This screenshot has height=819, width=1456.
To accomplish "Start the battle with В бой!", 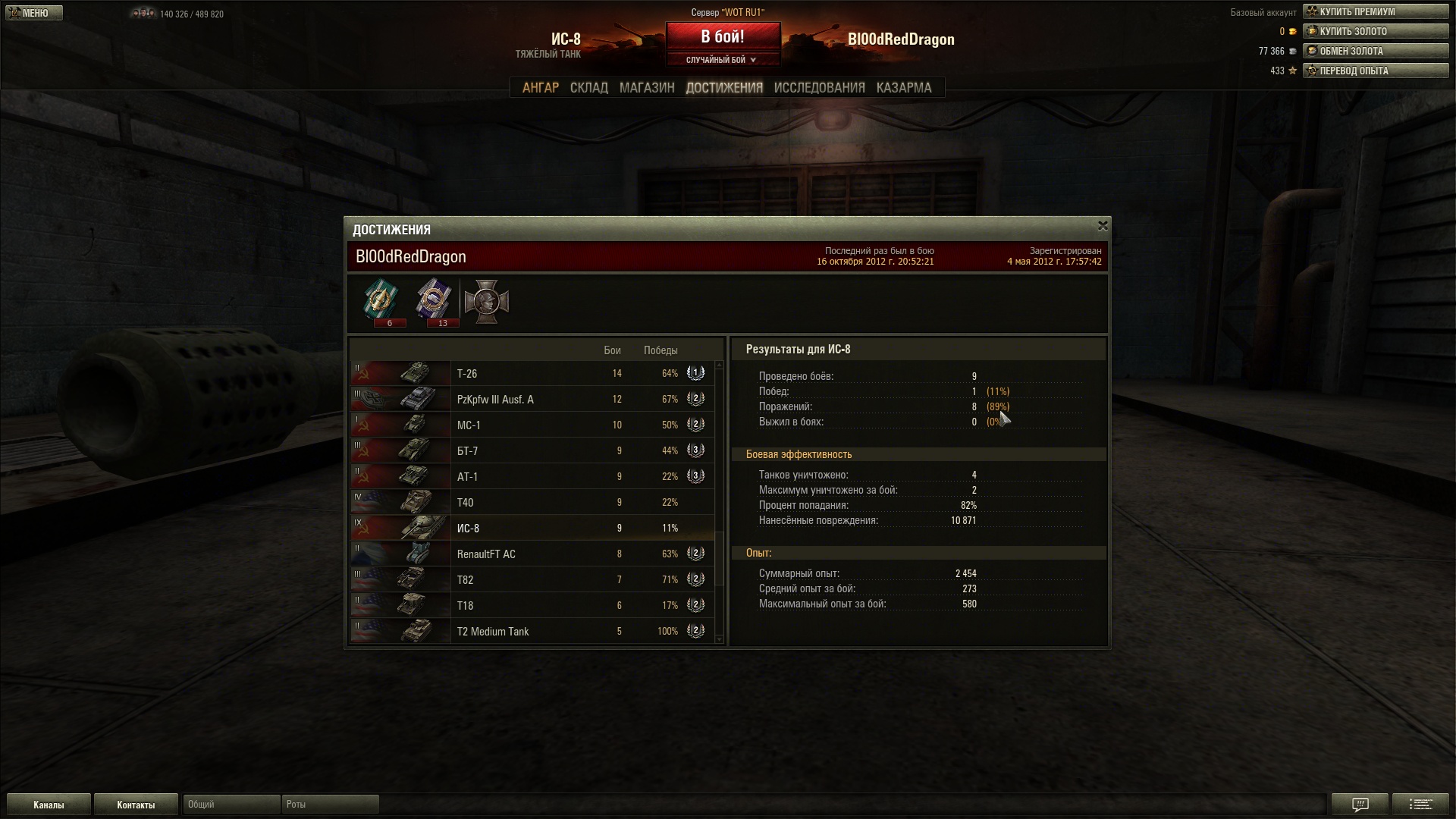I will 723,37.
